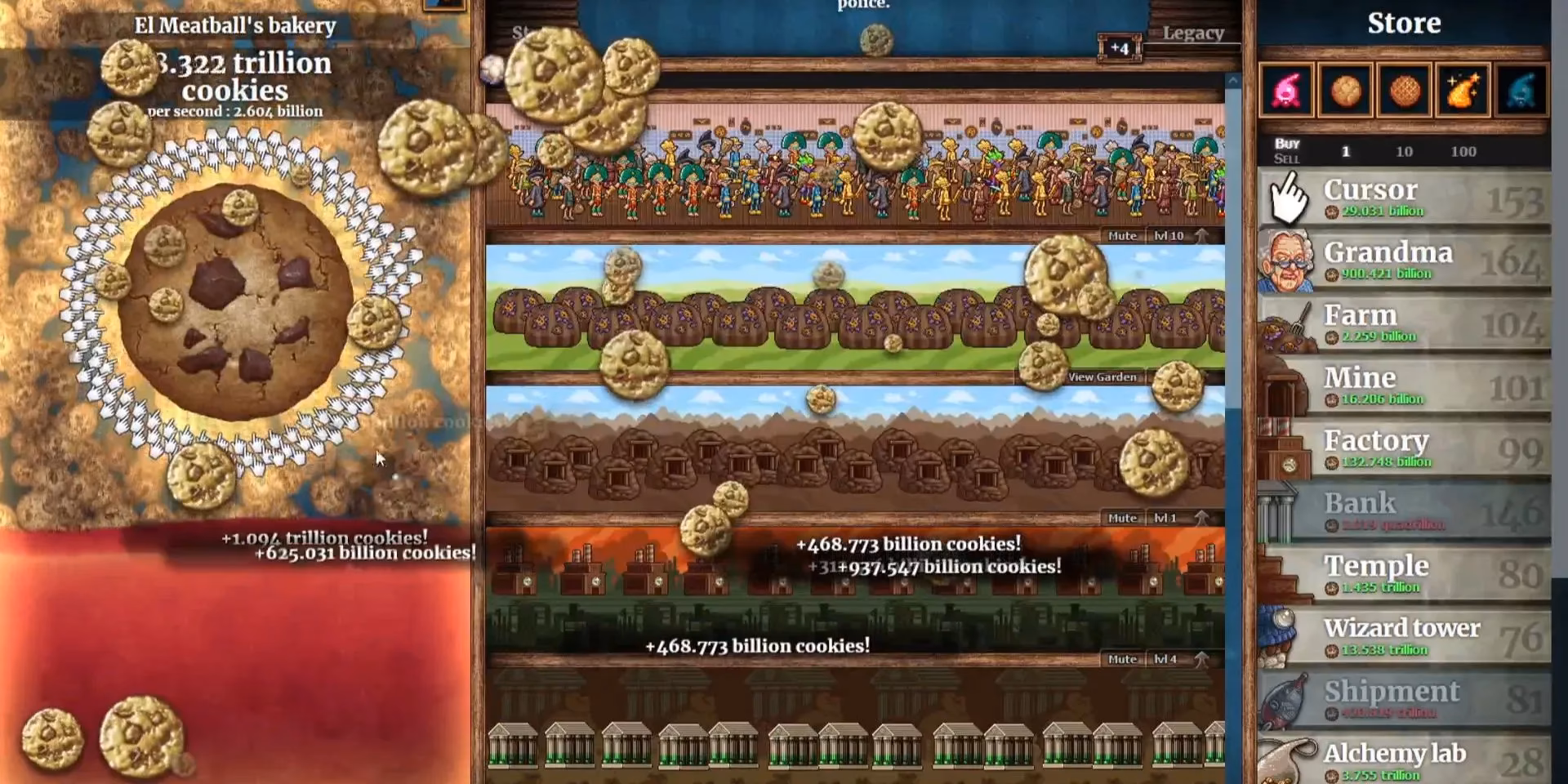Buy a Temple for 1.435 trillion cookies
This screenshot has height=784, width=1568.
(1405, 572)
